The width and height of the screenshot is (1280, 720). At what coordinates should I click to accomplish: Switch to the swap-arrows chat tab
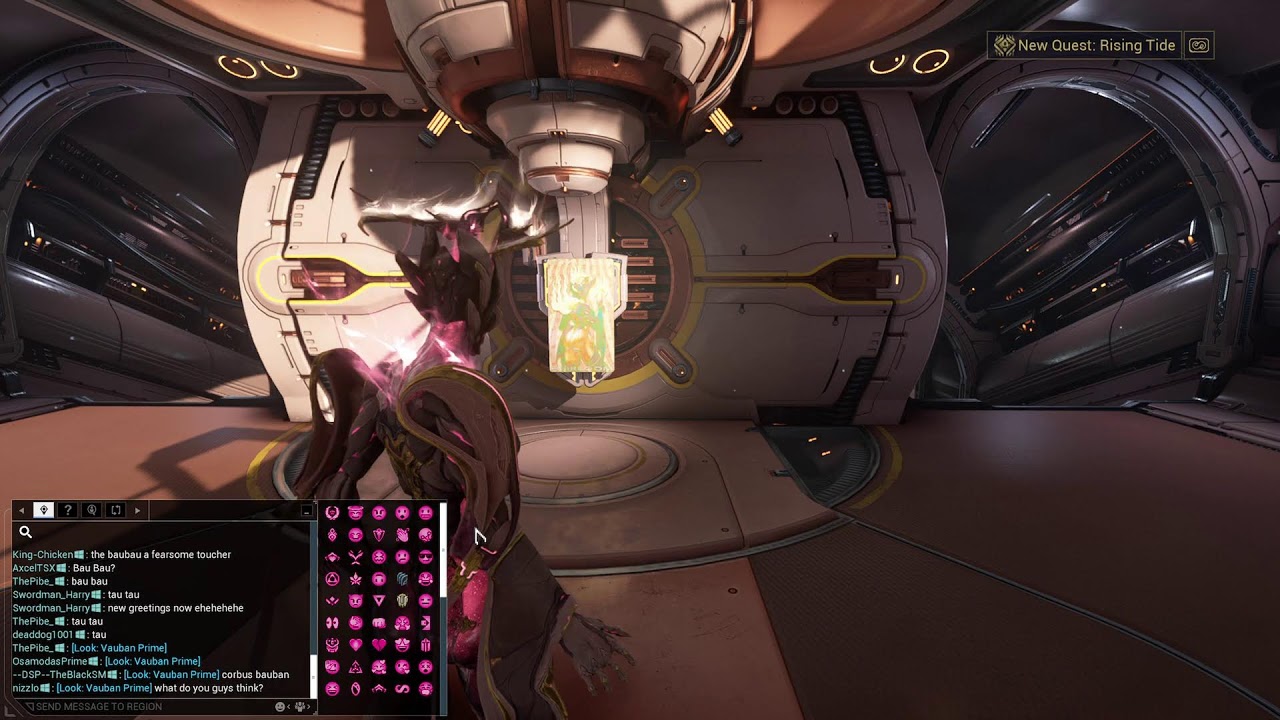116,510
